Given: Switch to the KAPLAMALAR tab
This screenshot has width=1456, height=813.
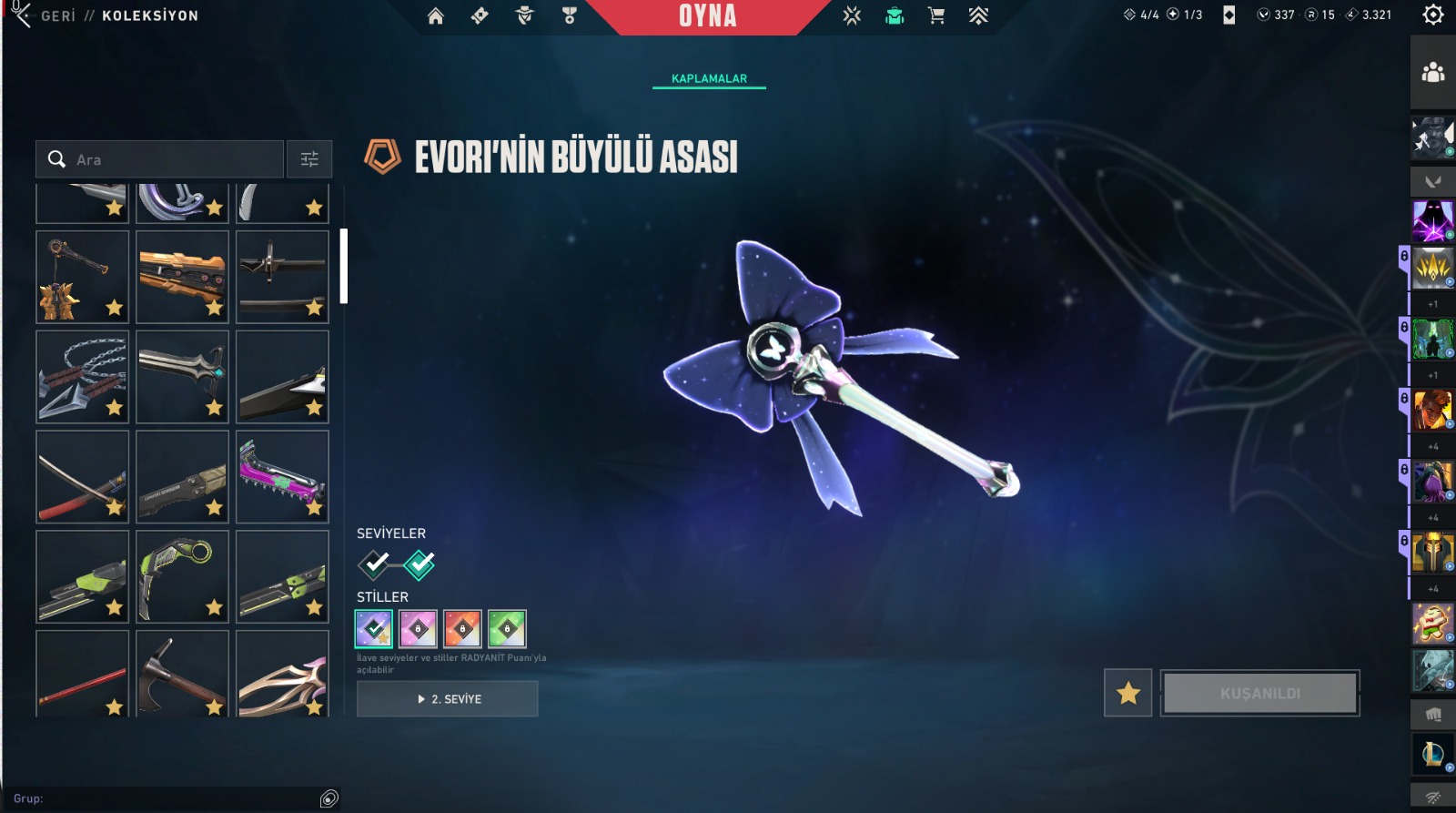Looking at the screenshot, I should pos(707,78).
